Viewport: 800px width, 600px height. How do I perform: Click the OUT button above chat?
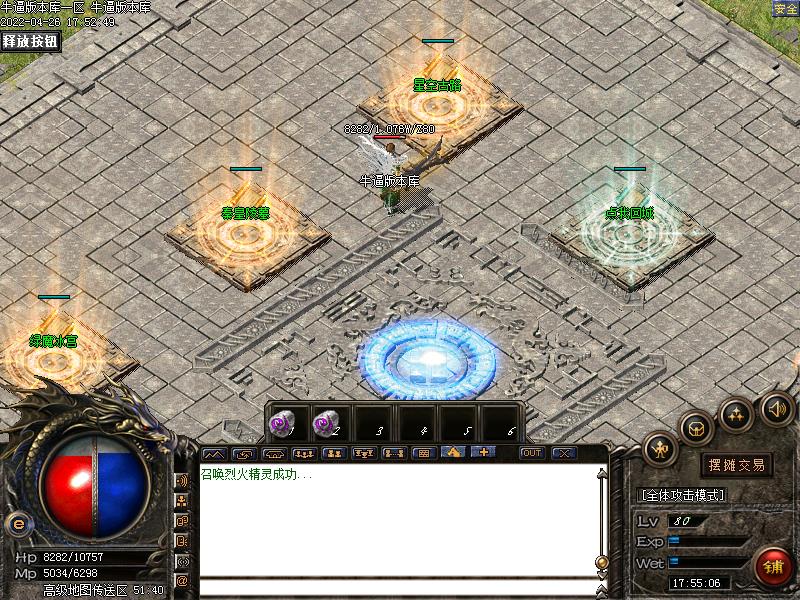pyautogui.click(x=531, y=452)
